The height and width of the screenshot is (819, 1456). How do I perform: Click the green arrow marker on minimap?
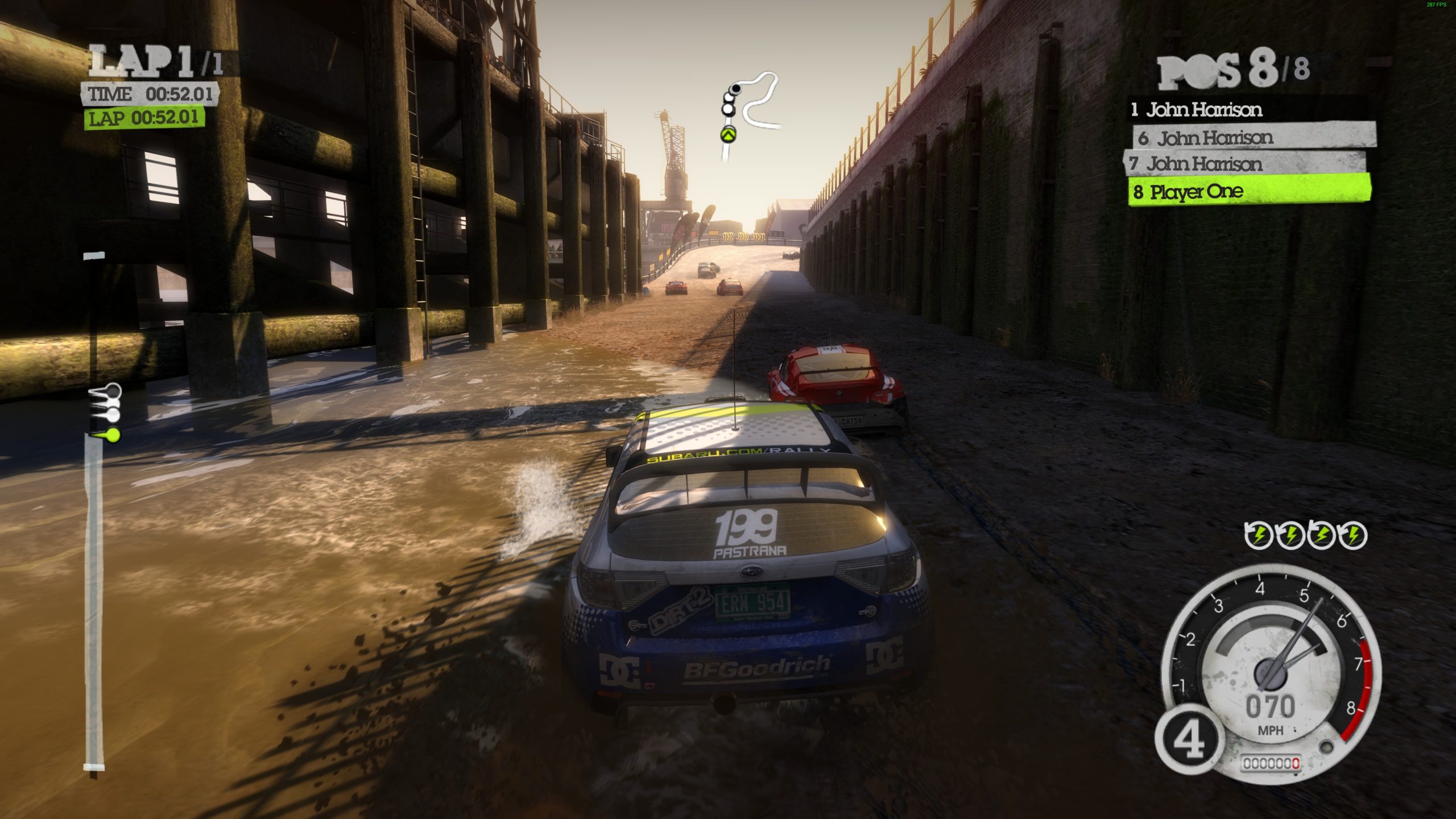[729, 135]
